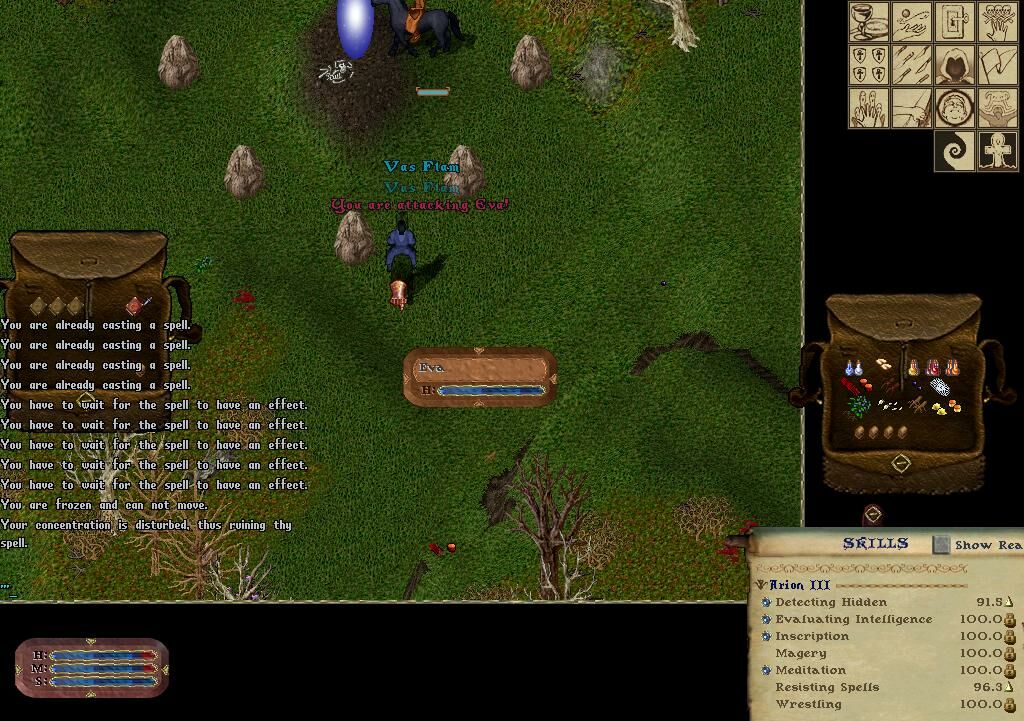Activate the hooded figure spell icon
The image size is (1024, 721).
click(x=955, y=65)
